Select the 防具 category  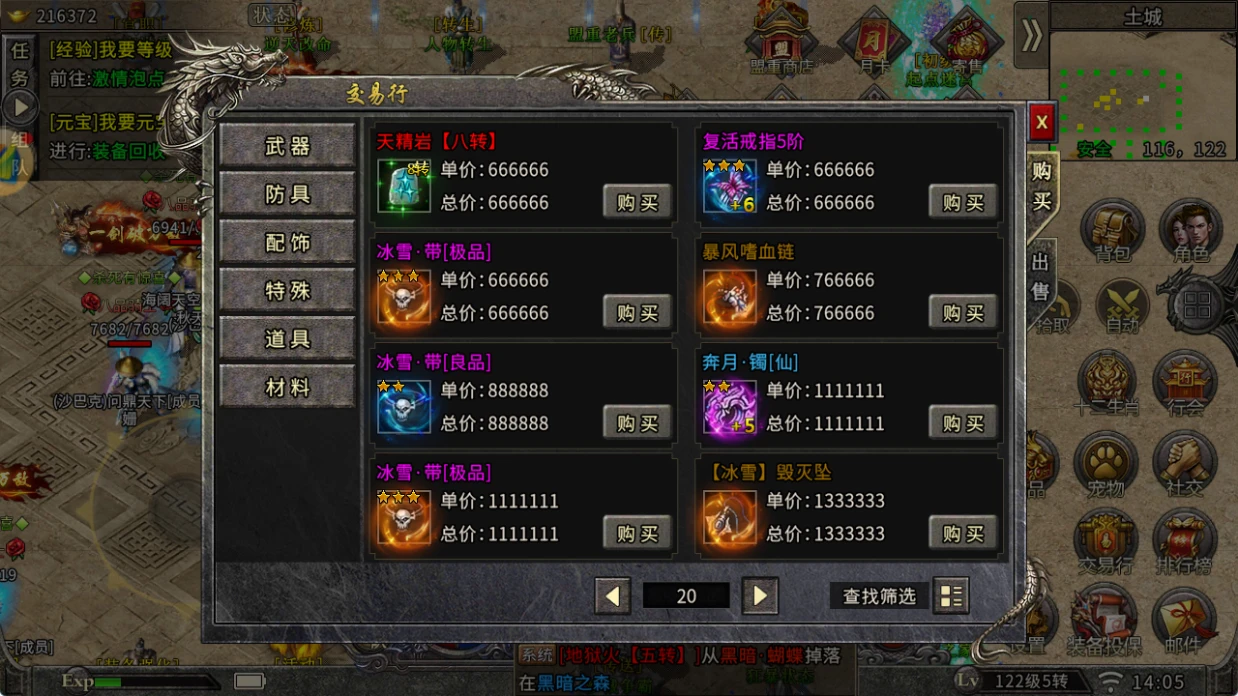[x=287, y=194]
